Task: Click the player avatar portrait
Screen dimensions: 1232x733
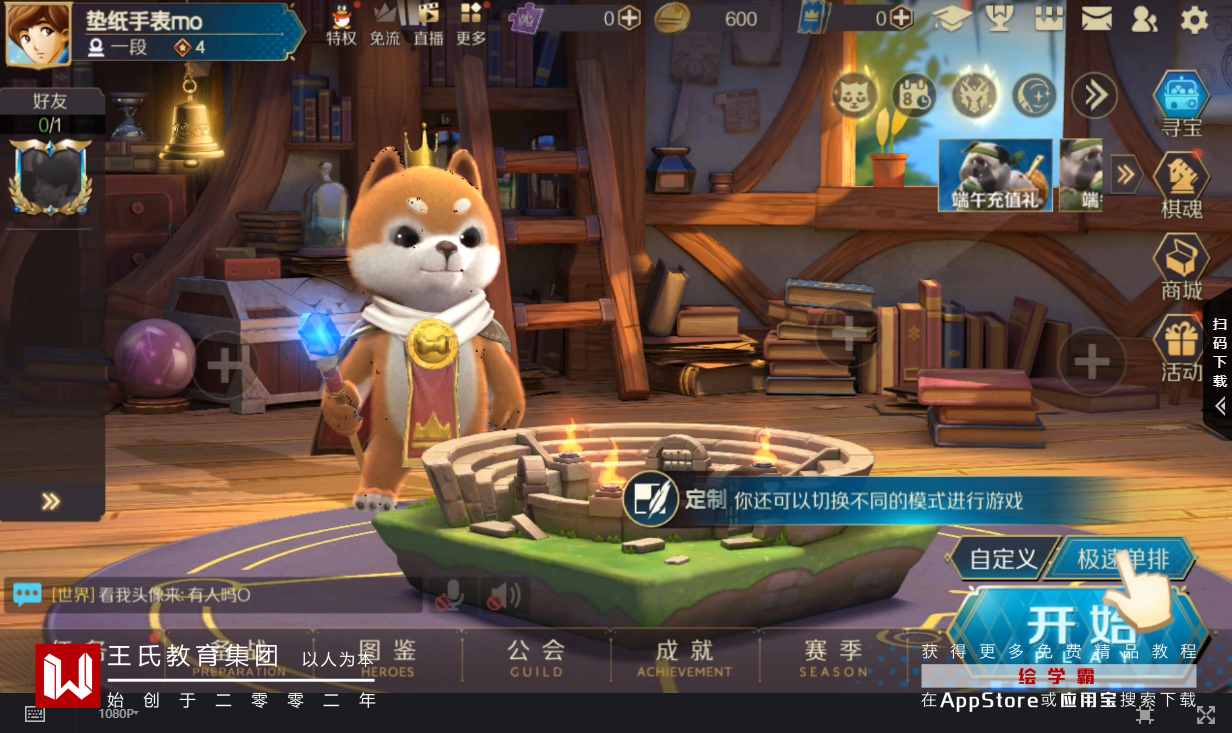Action: click(x=38, y=33)
